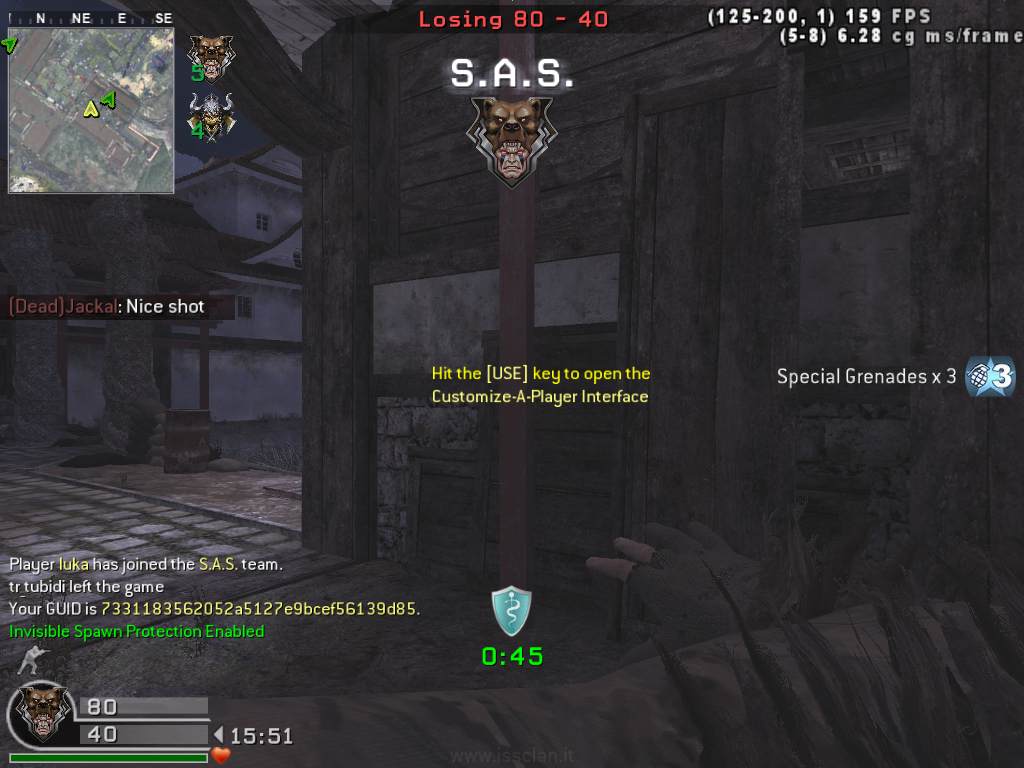Click the bear emblem by the score bars
The height and width of the screenshot is (768, 1024).
click(40, 712)
